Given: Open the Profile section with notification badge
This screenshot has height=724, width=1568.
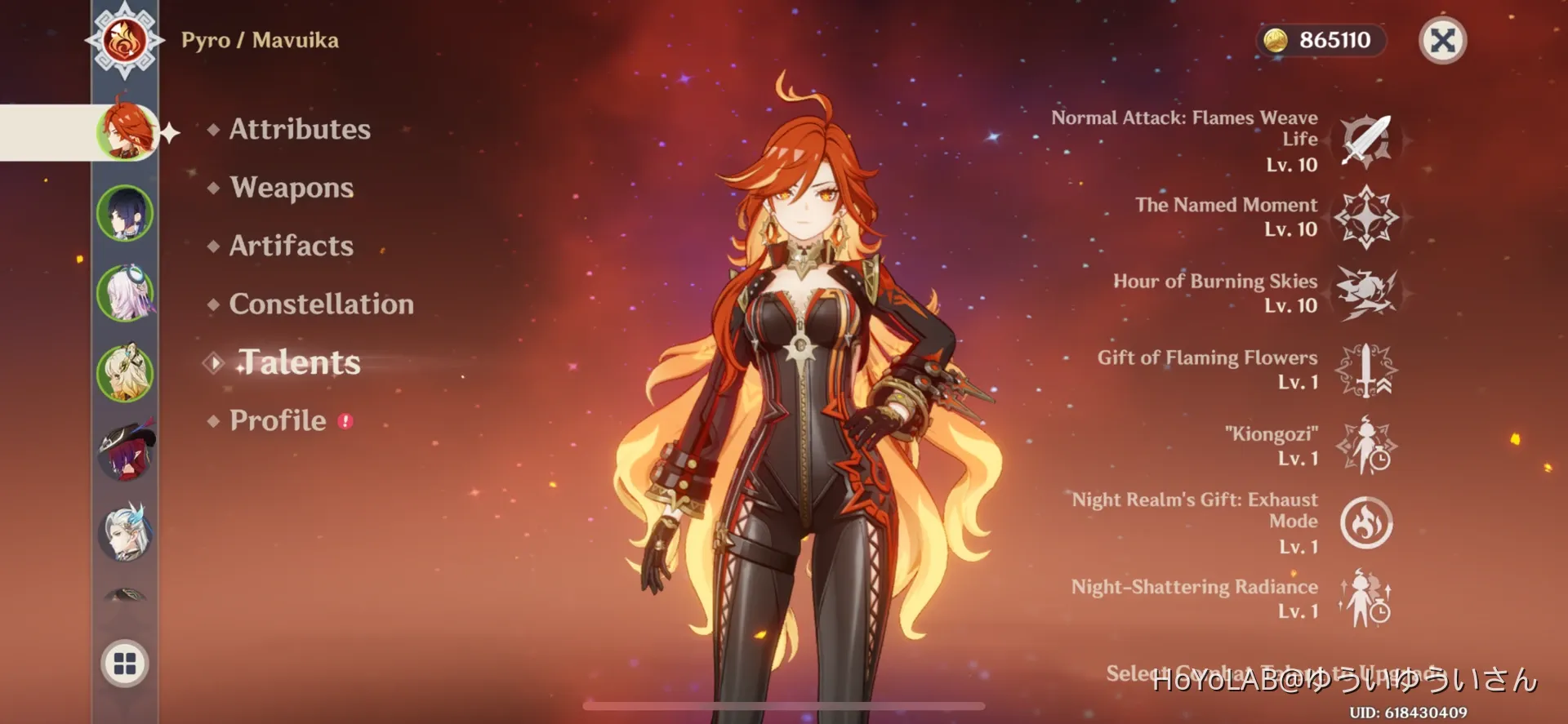Looking at the screenshot, I should (x=278, y=420).
